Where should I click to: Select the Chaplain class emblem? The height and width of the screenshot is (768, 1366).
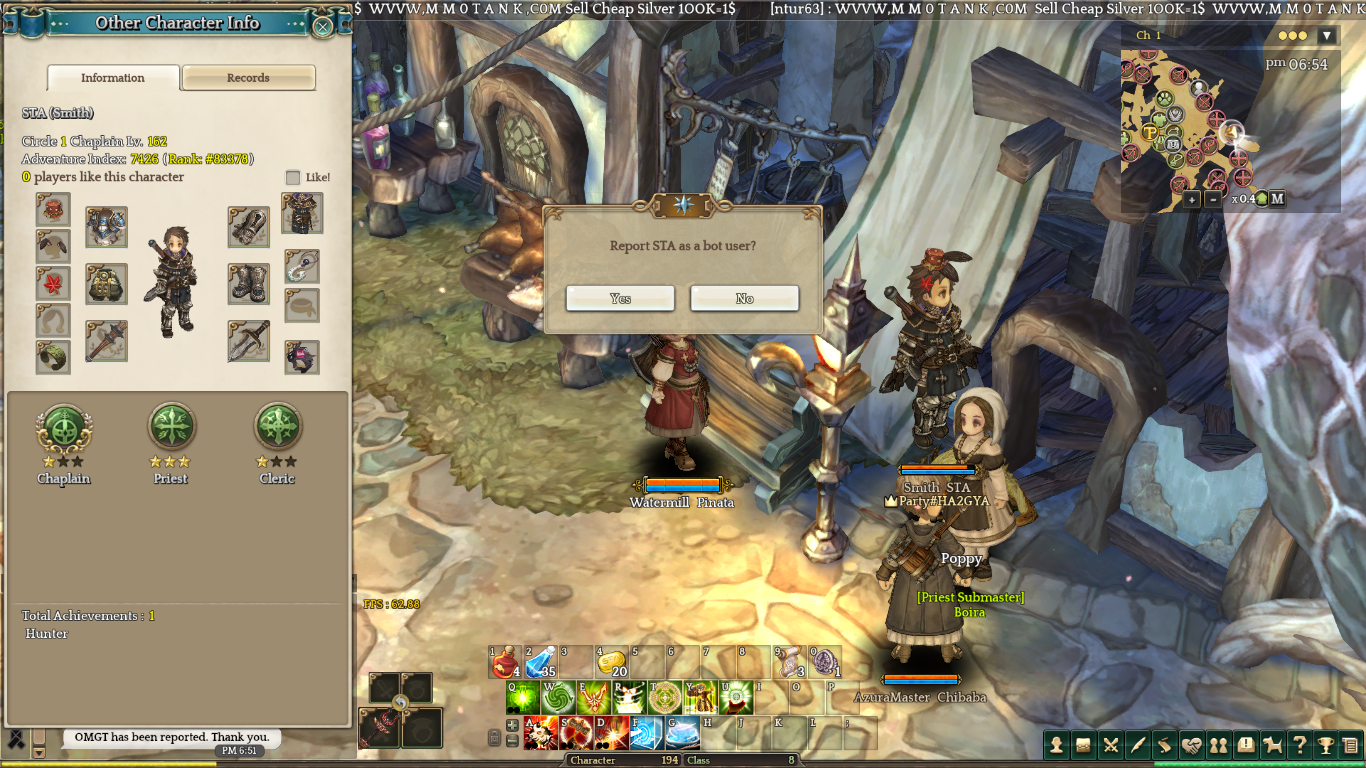click(x=64, y=427)
